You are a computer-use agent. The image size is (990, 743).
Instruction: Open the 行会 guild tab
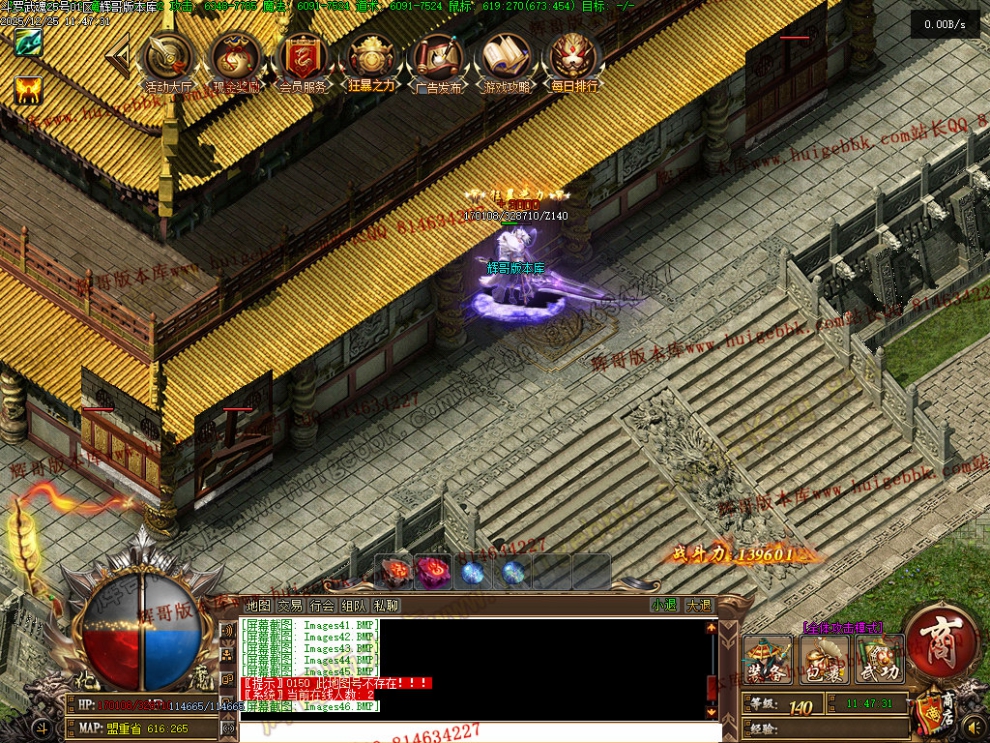322,605
